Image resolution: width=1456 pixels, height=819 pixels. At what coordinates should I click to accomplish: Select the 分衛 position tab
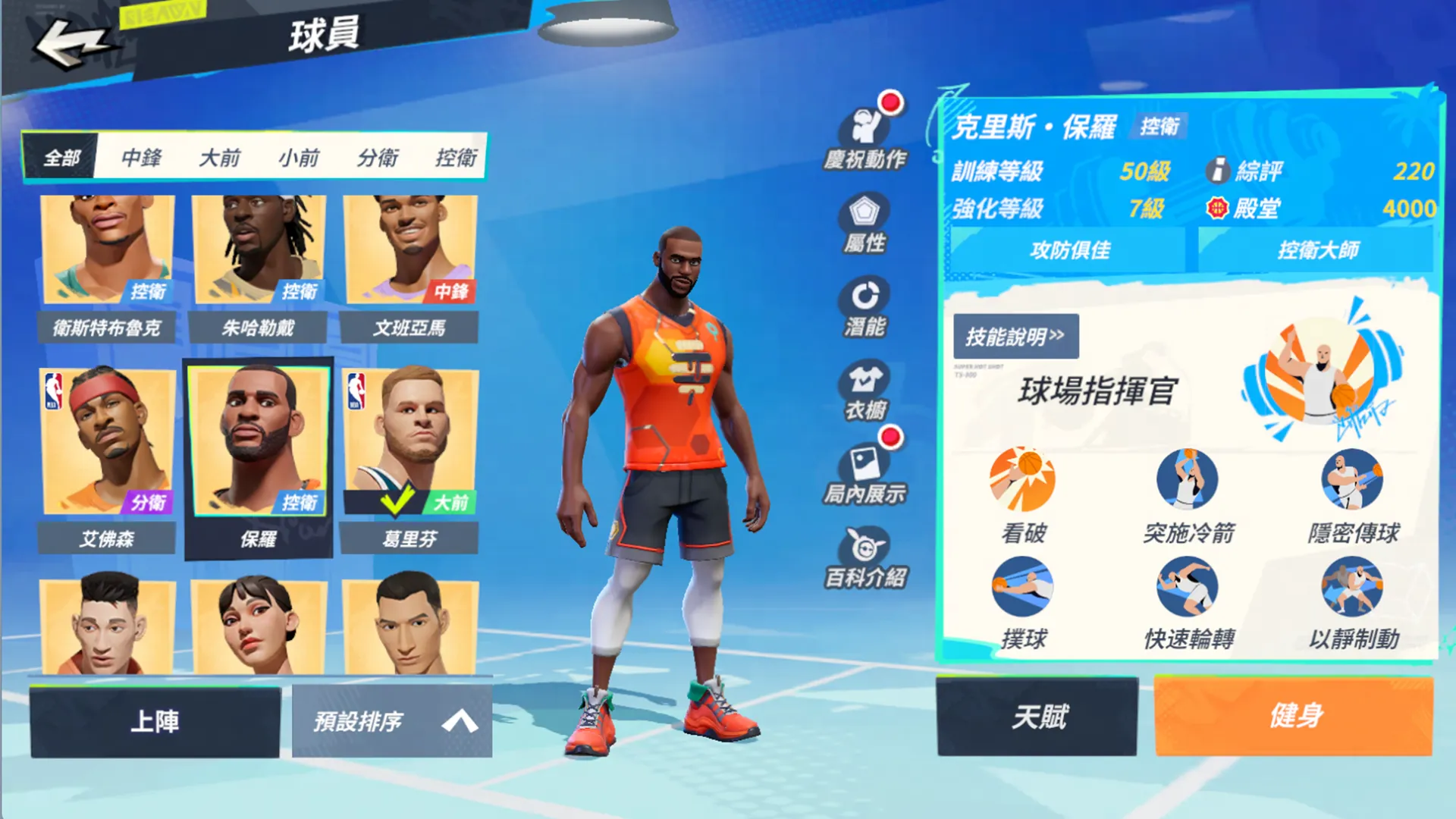click(377, 157)
